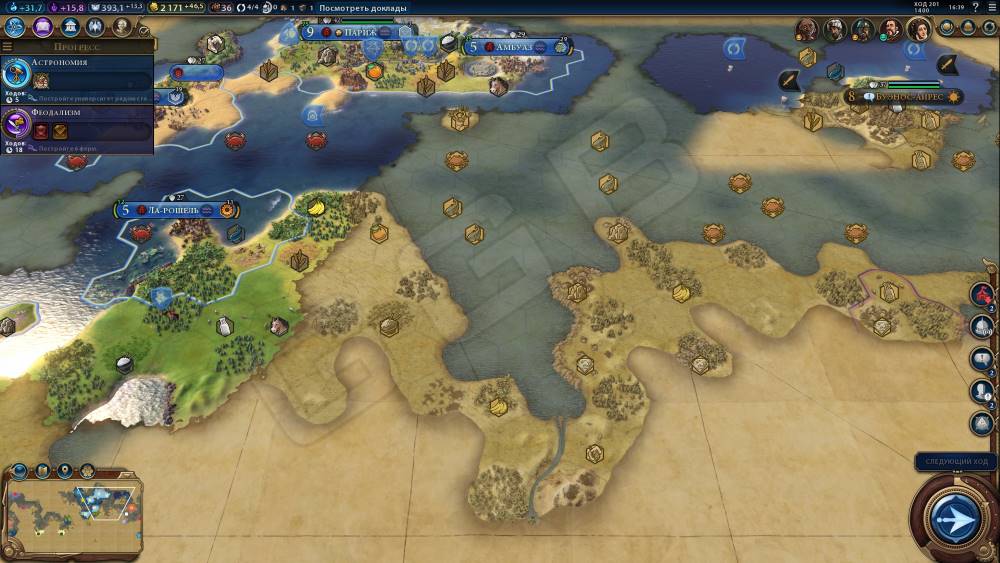Open the great people button
Screen dimensions: 1000x563
(122, 27)
